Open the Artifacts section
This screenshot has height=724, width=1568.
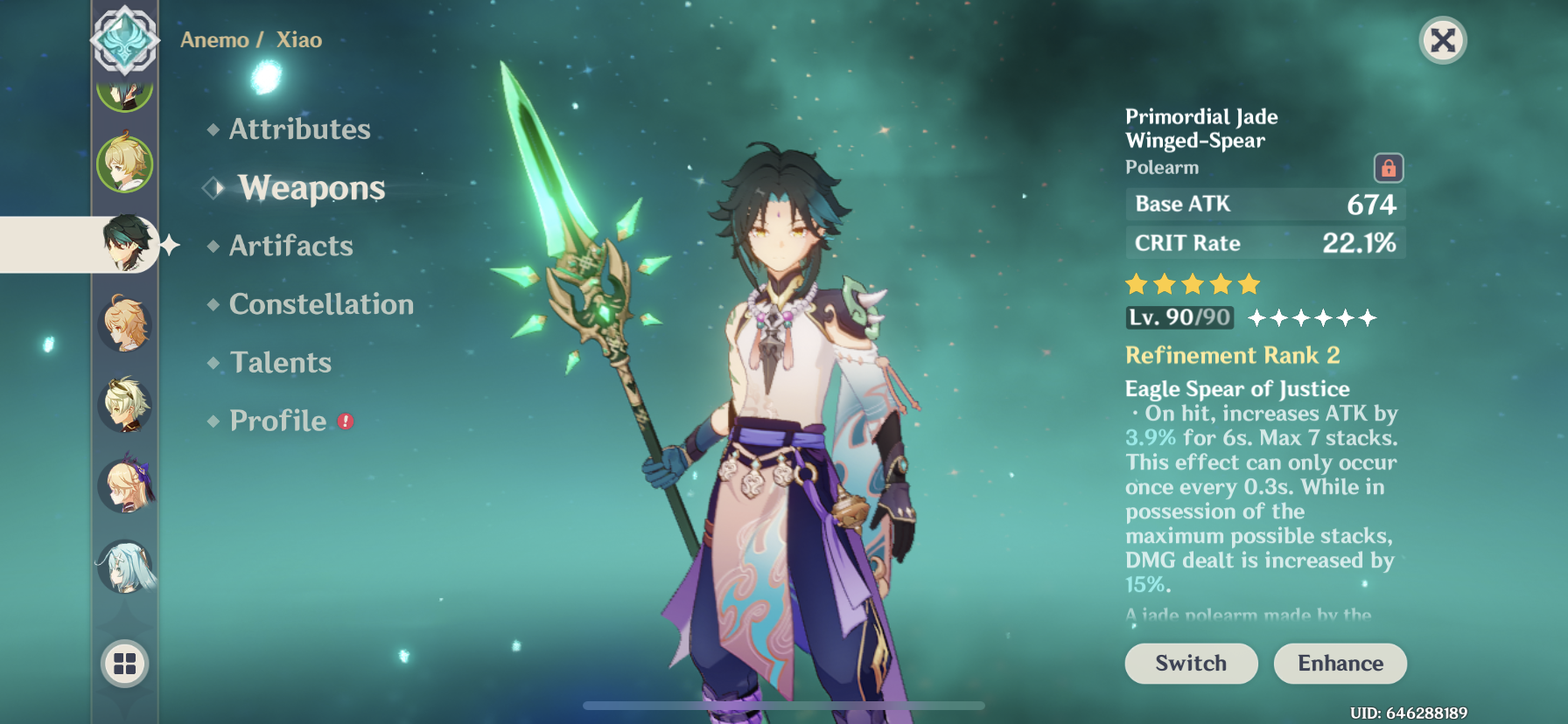(290, 246)
